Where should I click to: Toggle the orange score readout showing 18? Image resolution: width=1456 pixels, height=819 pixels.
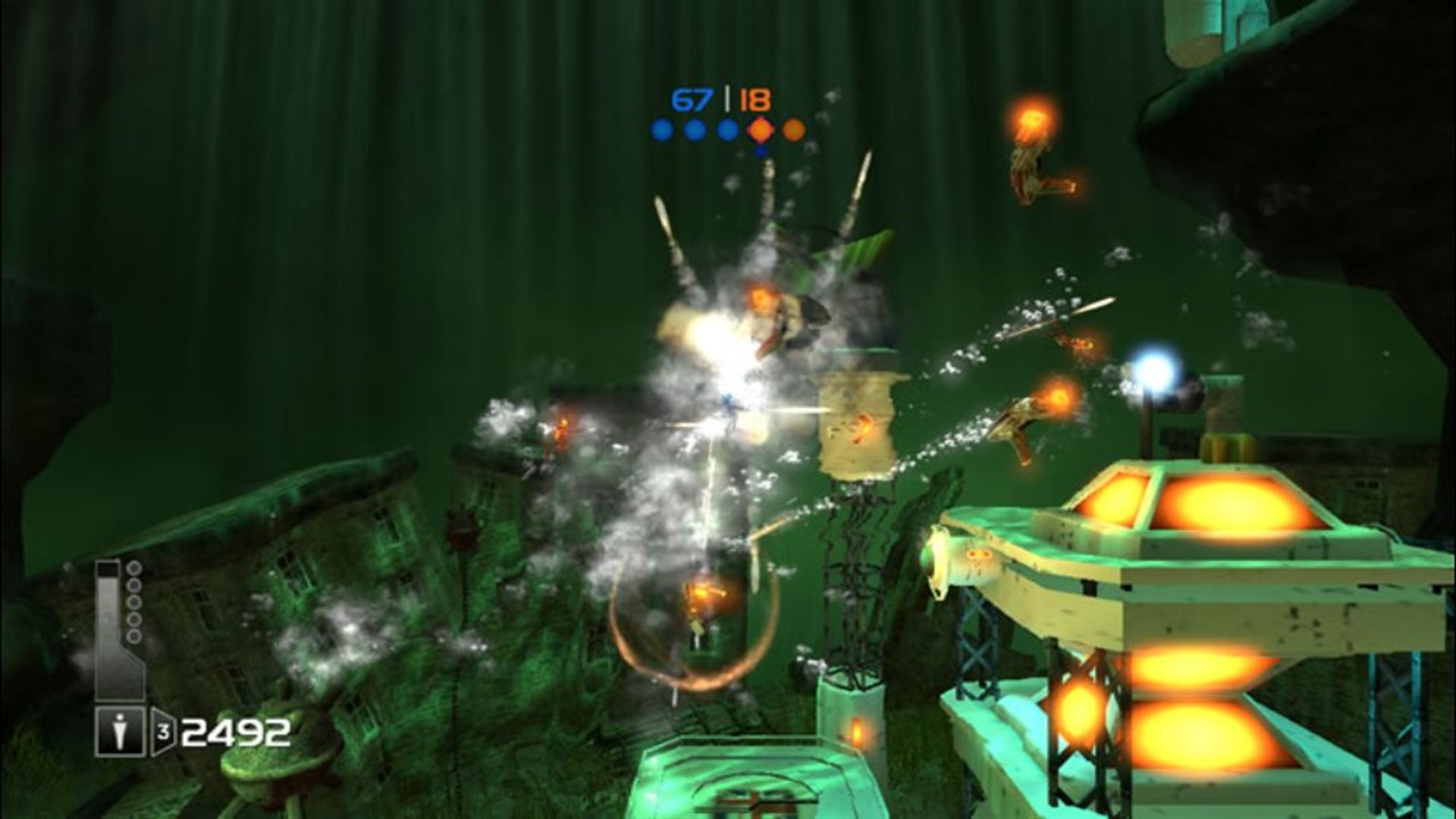(x=755, y=99)
